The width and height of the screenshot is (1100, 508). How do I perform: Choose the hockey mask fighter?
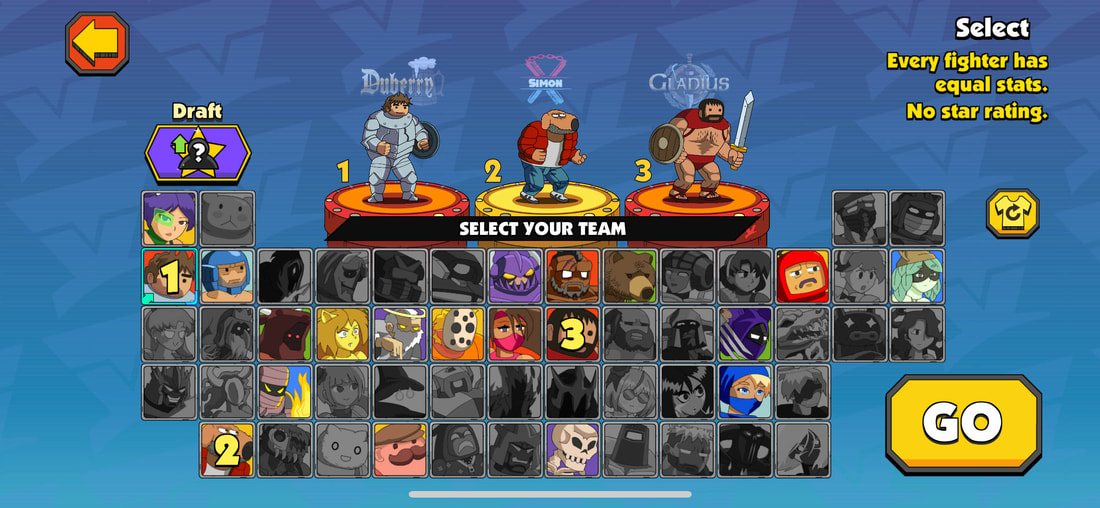tap(457, 334)
